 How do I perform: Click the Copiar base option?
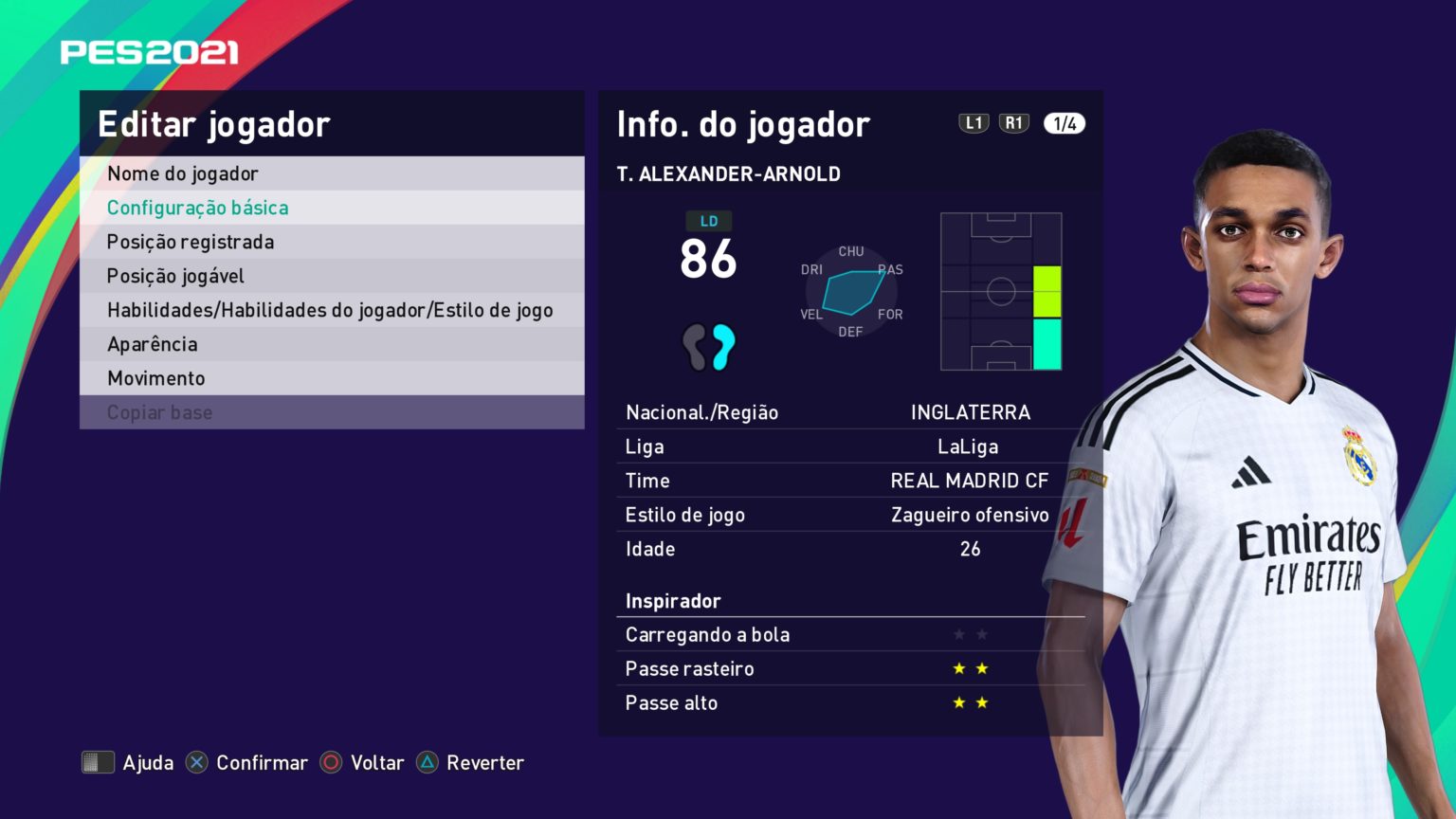(158, 411)
